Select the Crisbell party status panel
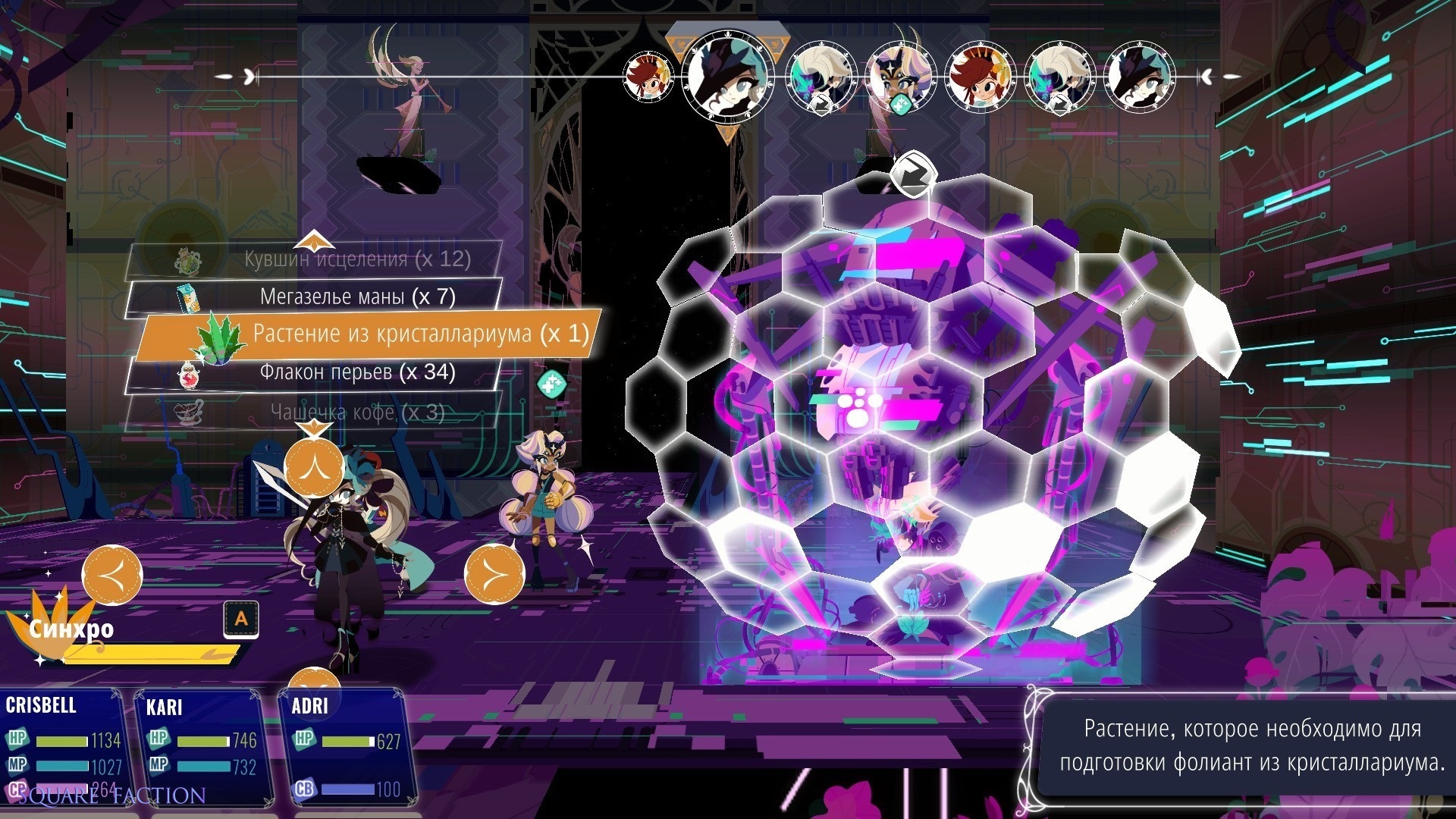This screenshot has width=1456, height=819. coord(62,747)
